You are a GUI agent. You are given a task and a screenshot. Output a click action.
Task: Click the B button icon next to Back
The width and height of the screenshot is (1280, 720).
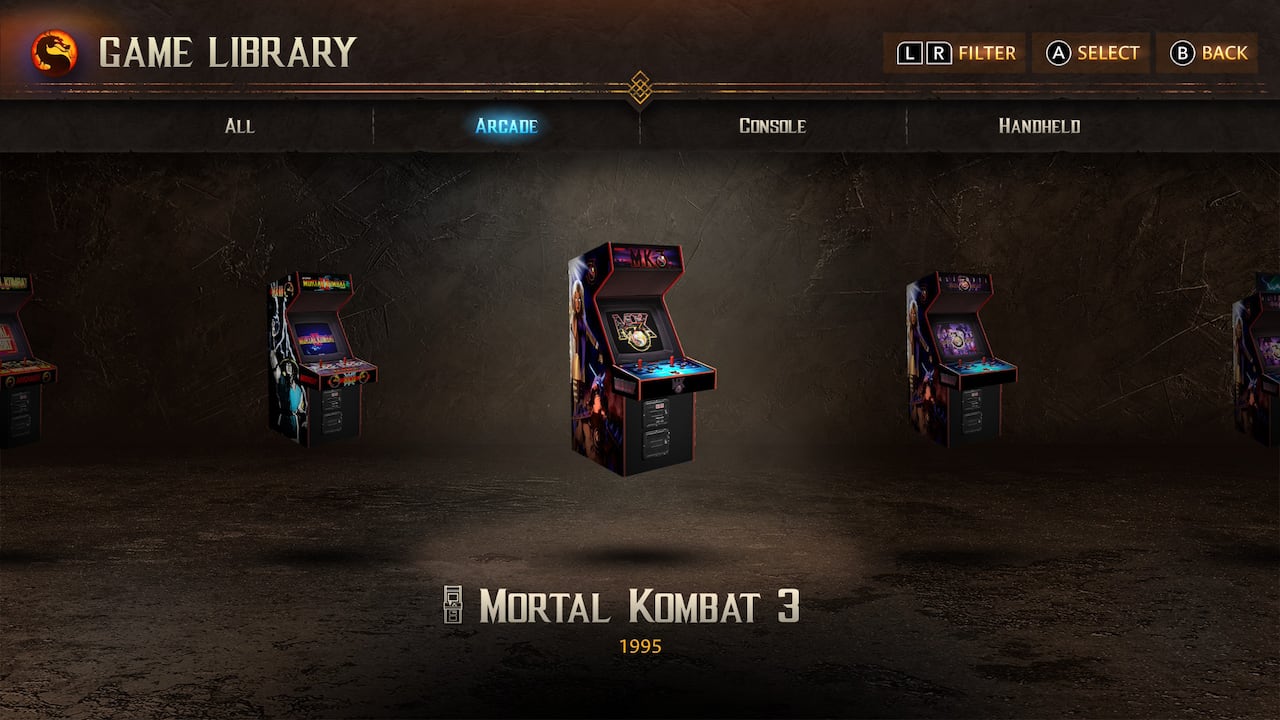pyautogui.click(x=1184, y=52)
